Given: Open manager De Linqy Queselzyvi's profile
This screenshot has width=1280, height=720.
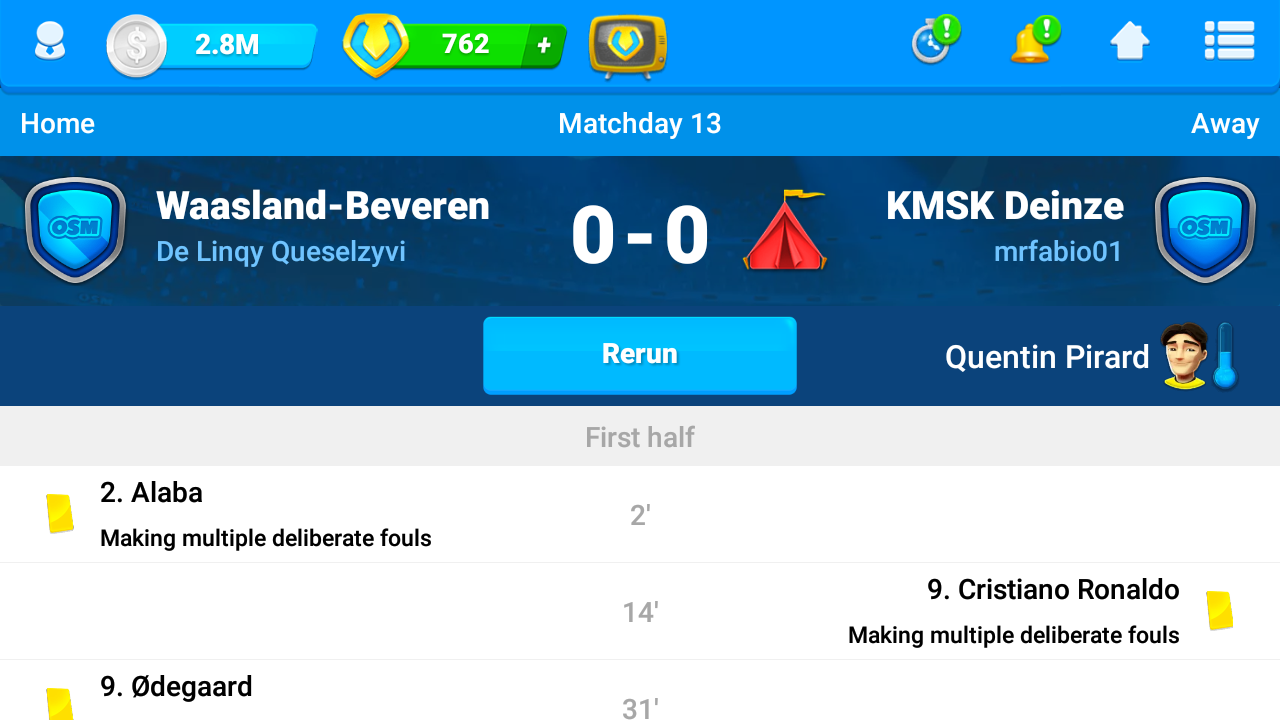Looking at the screenshot, I should pyautogui.click(x=281, y=251).
